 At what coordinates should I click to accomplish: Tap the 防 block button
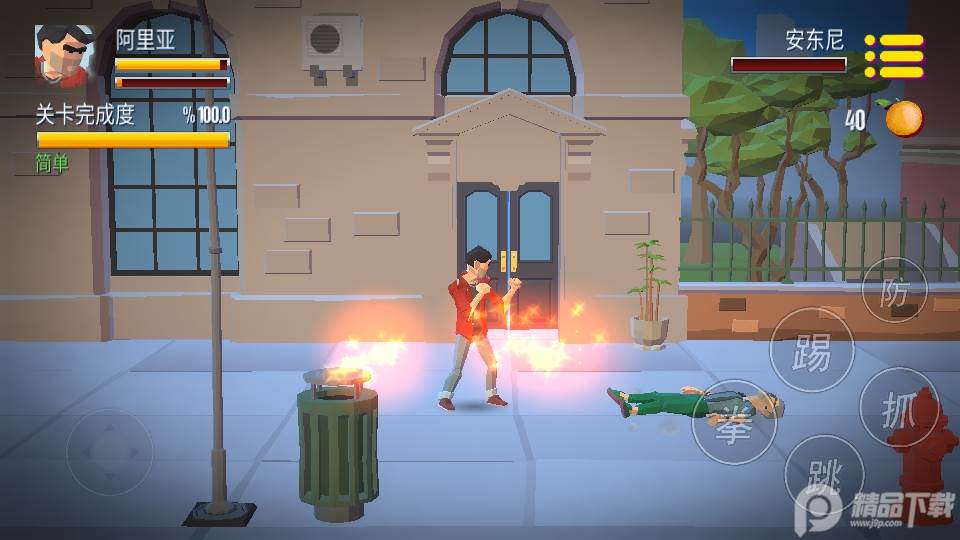point(894,291)
